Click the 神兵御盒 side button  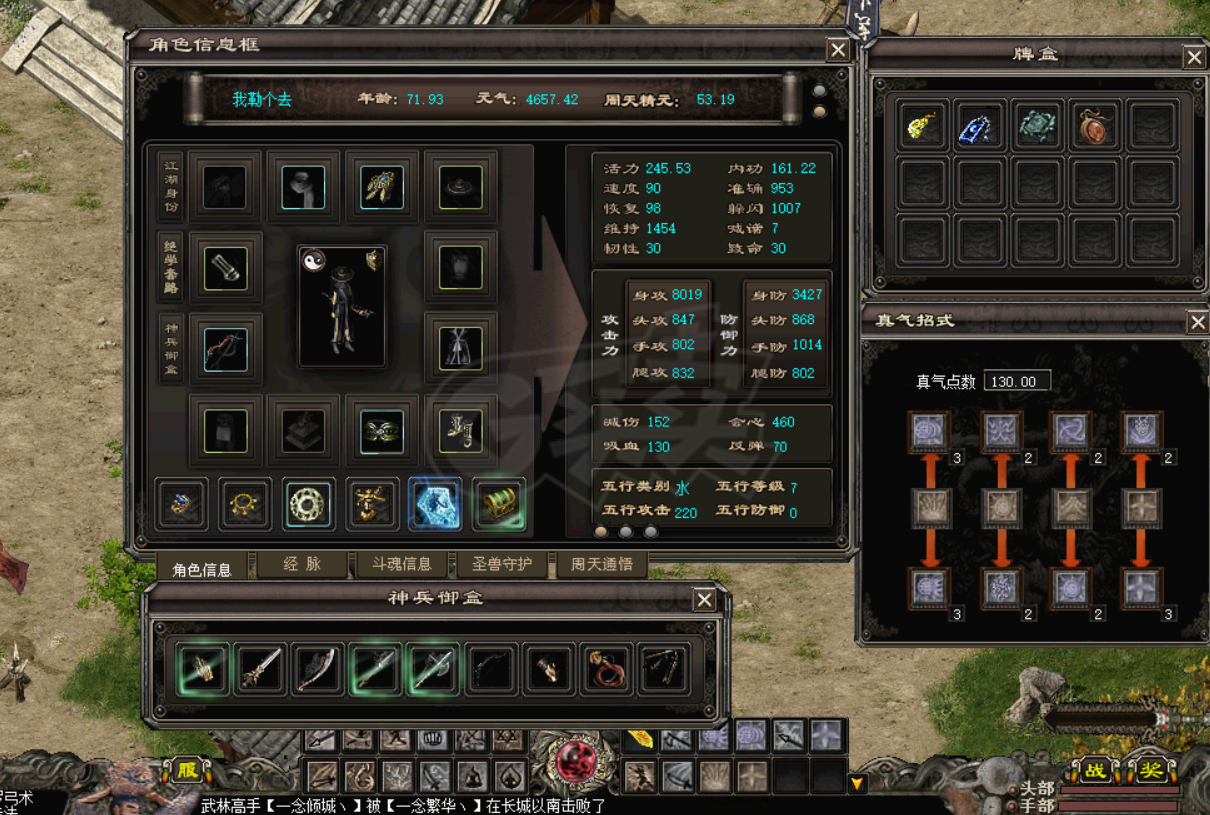[171, 348]
